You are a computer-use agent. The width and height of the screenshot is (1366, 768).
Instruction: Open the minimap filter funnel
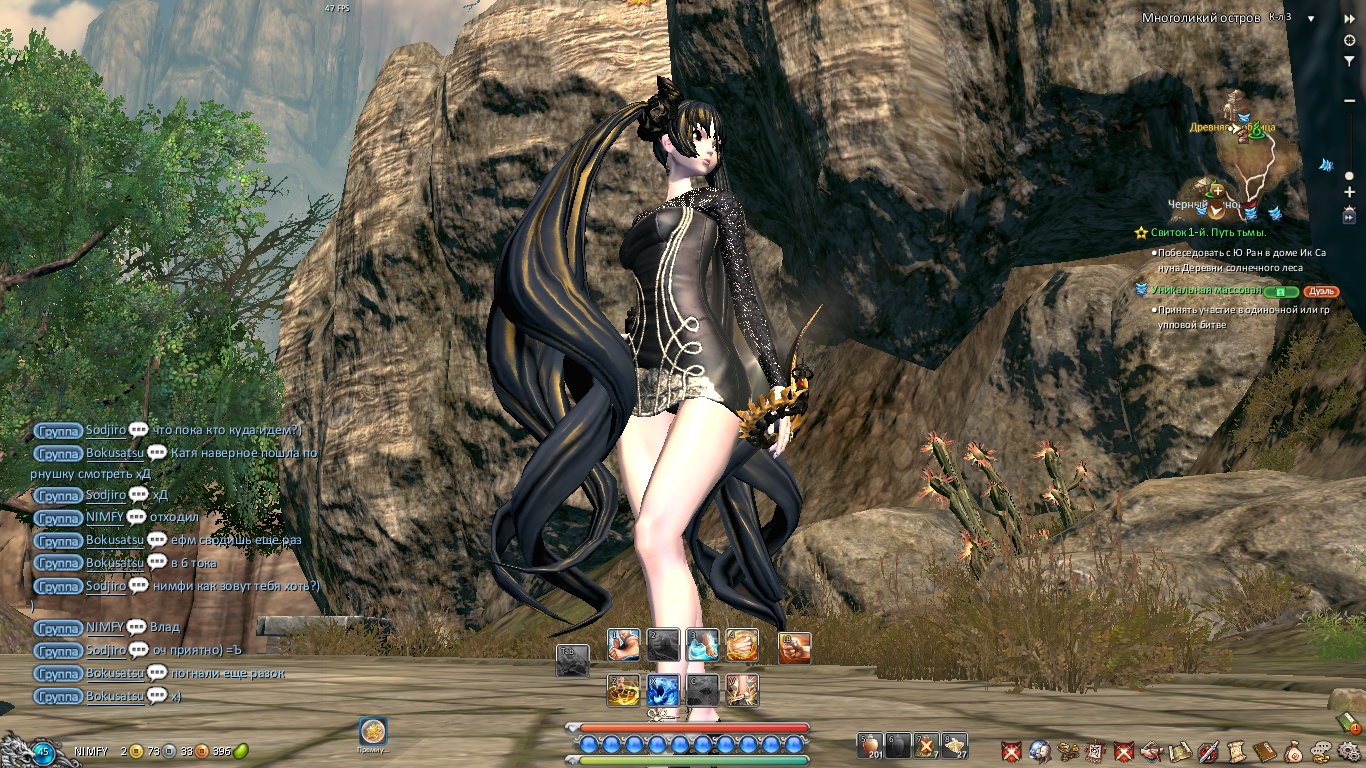pos(1349,61)
